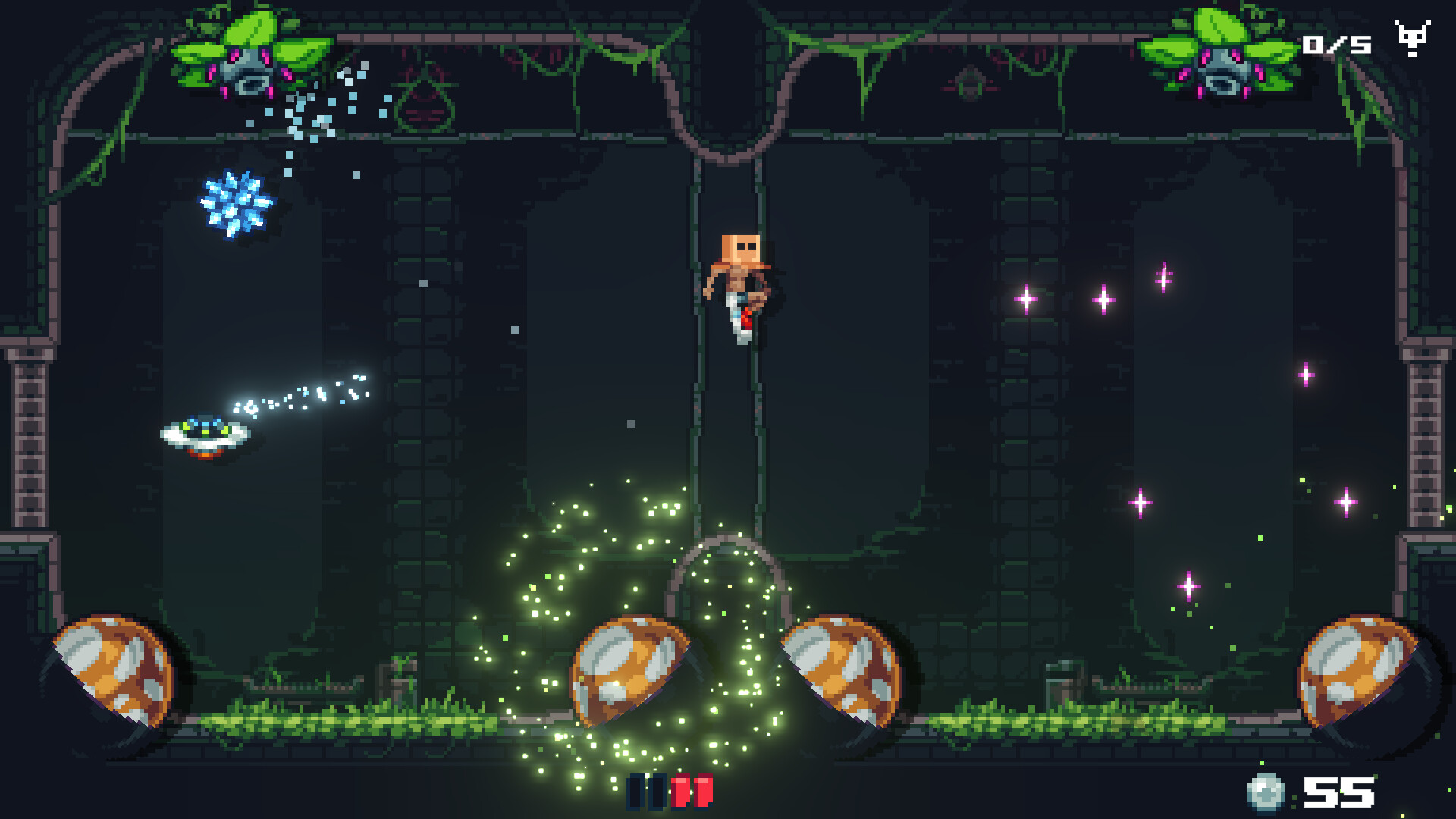Click the leftmost red health pip

(681, 793)
